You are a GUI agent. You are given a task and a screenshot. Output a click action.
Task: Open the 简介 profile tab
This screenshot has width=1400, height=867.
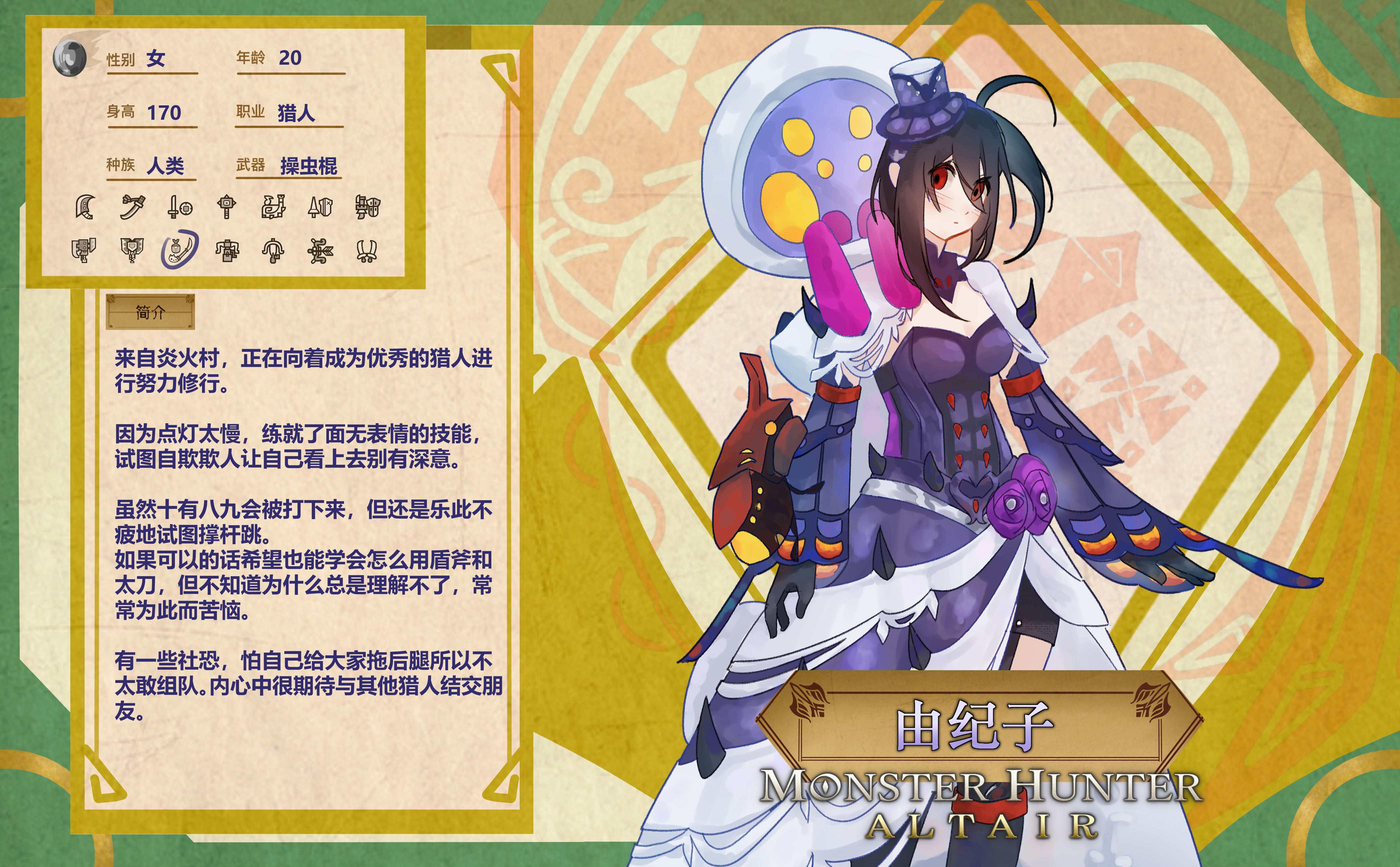[x=150, y=312]
